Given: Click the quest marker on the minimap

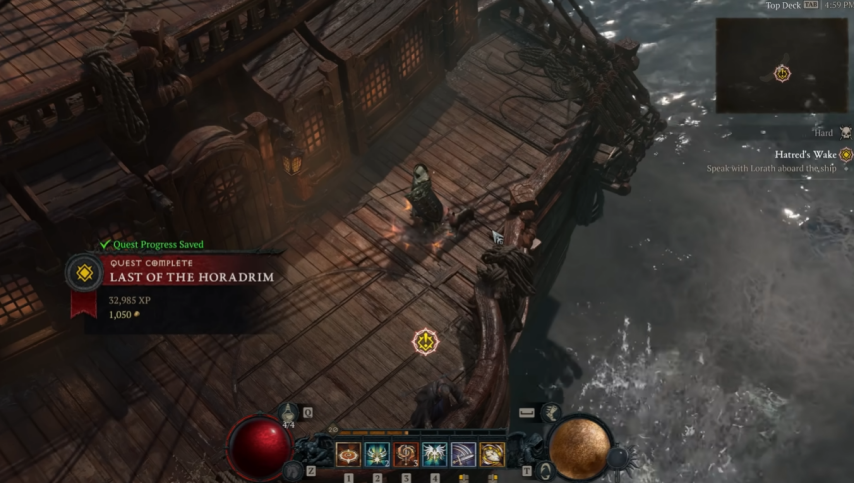Looking at the screenshot, I should tap(782, 73).
